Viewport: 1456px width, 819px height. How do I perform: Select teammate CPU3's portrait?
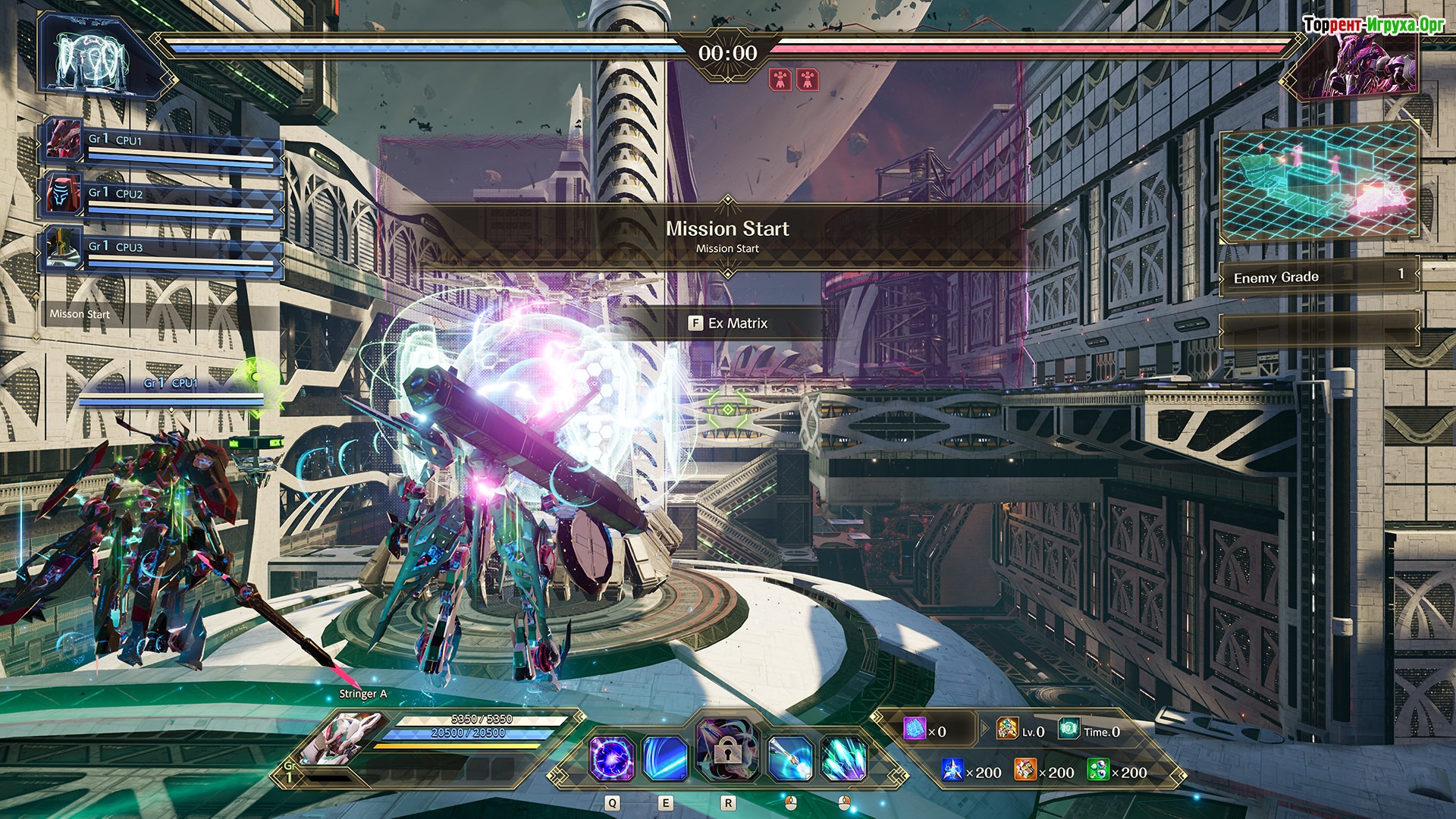pos(64,246)
